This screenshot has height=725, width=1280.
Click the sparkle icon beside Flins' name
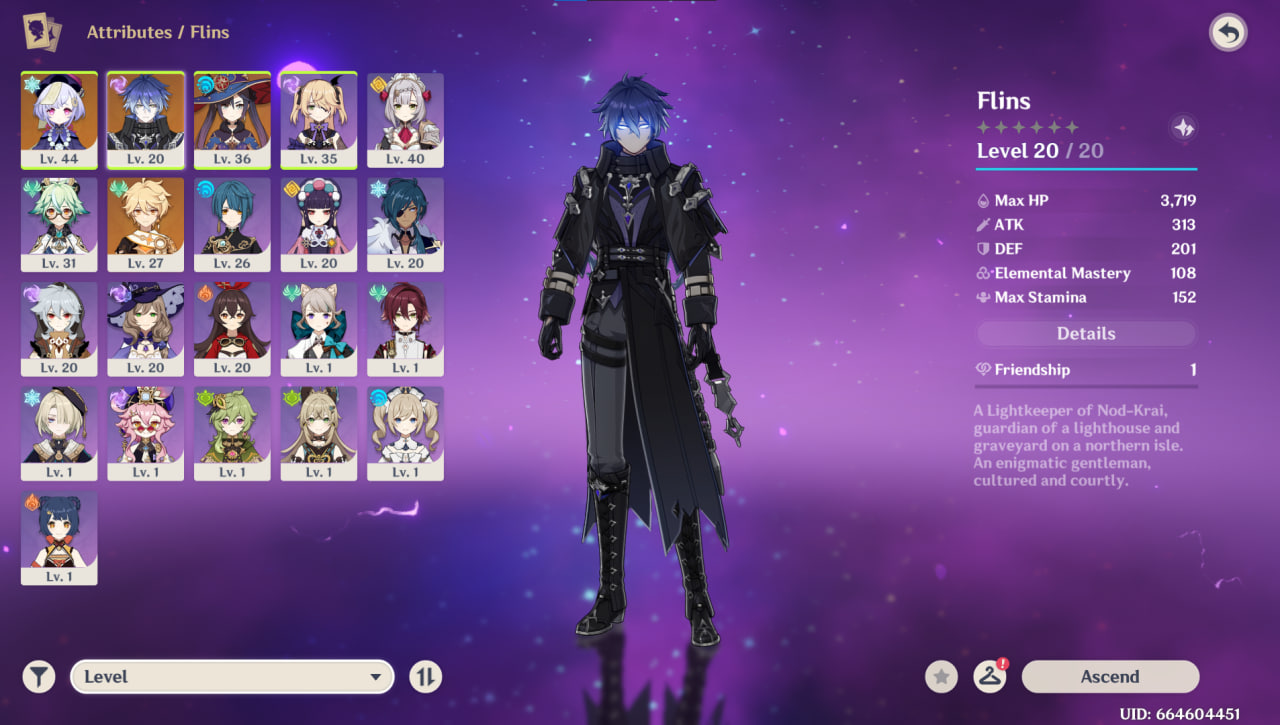tap(1183, 128)
